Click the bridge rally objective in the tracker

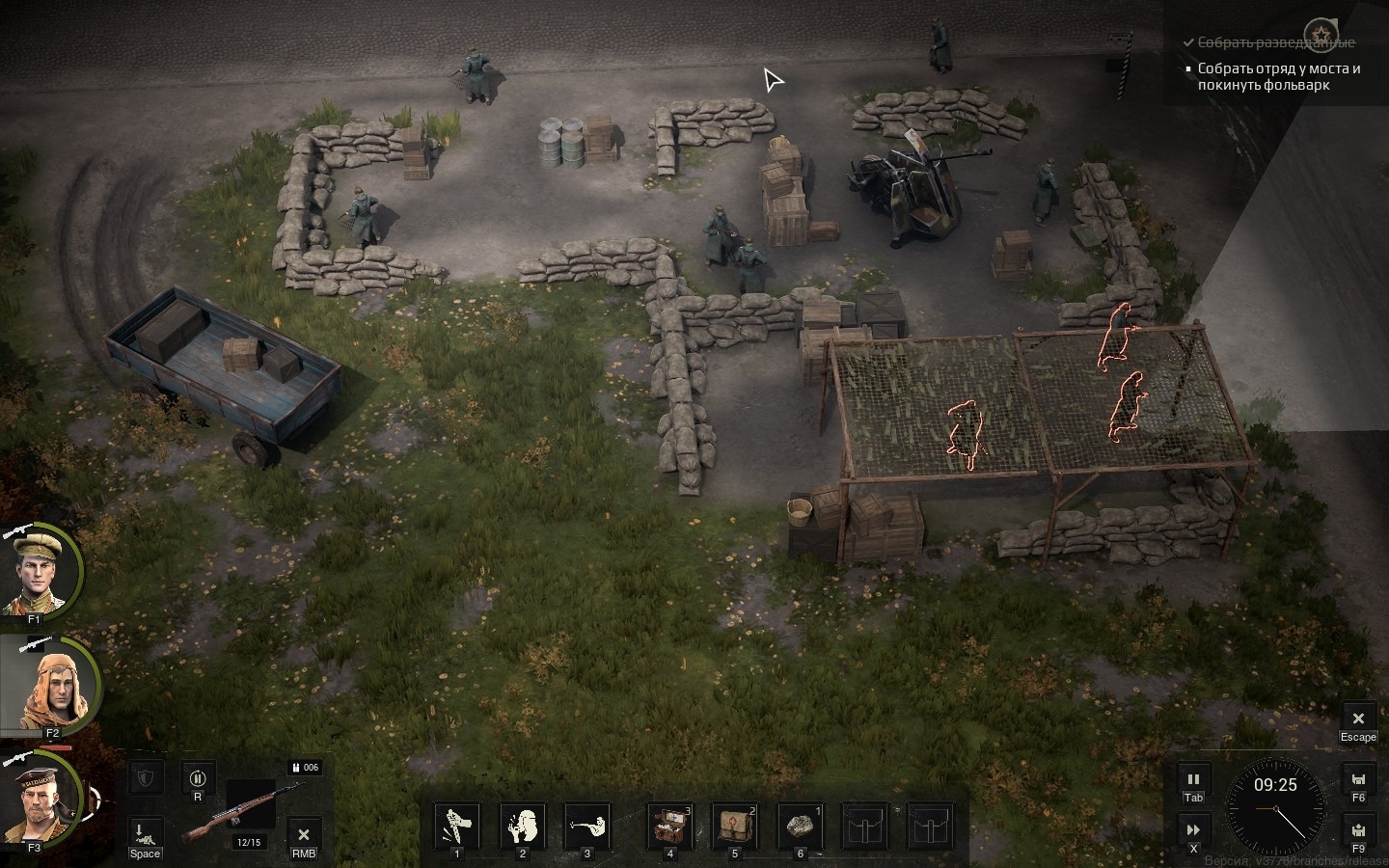(1278, 76)
